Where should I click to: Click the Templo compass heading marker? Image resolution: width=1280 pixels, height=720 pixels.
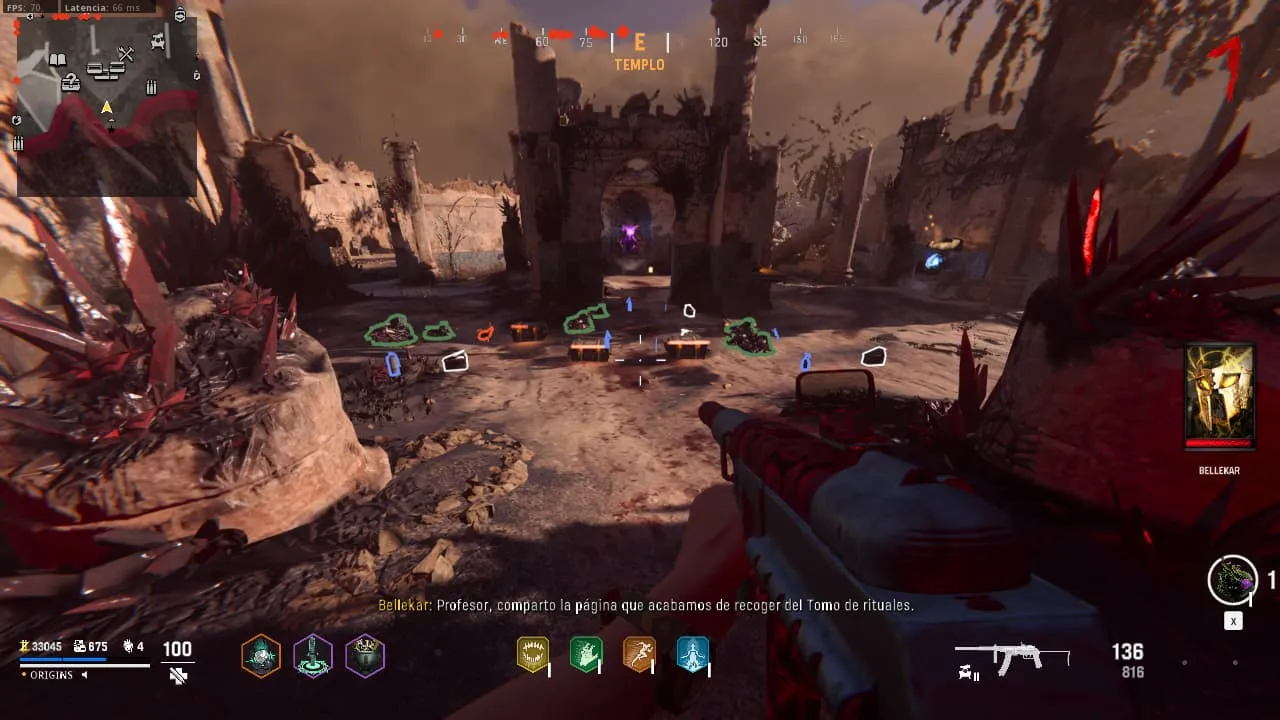coord(640,50)
